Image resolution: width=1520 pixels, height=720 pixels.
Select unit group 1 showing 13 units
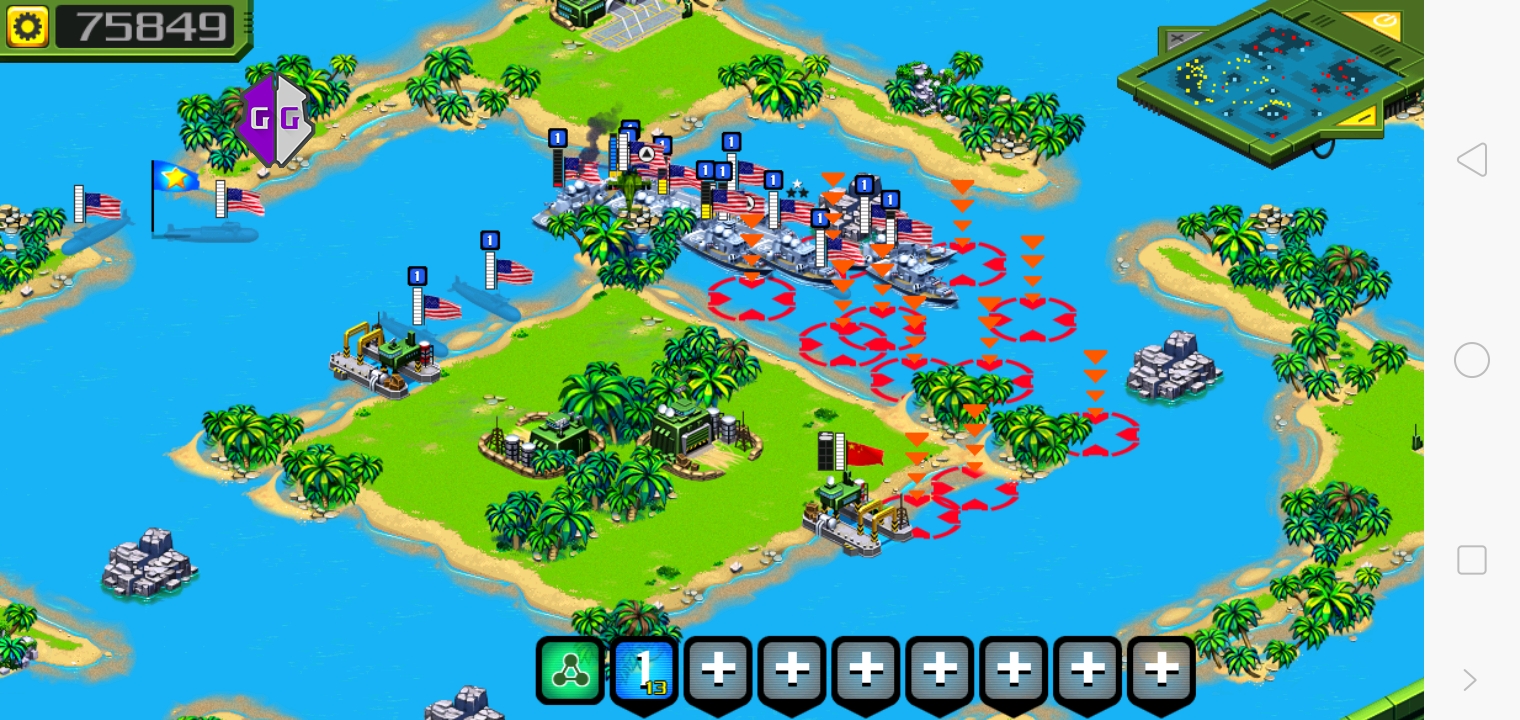coord(644,668)
